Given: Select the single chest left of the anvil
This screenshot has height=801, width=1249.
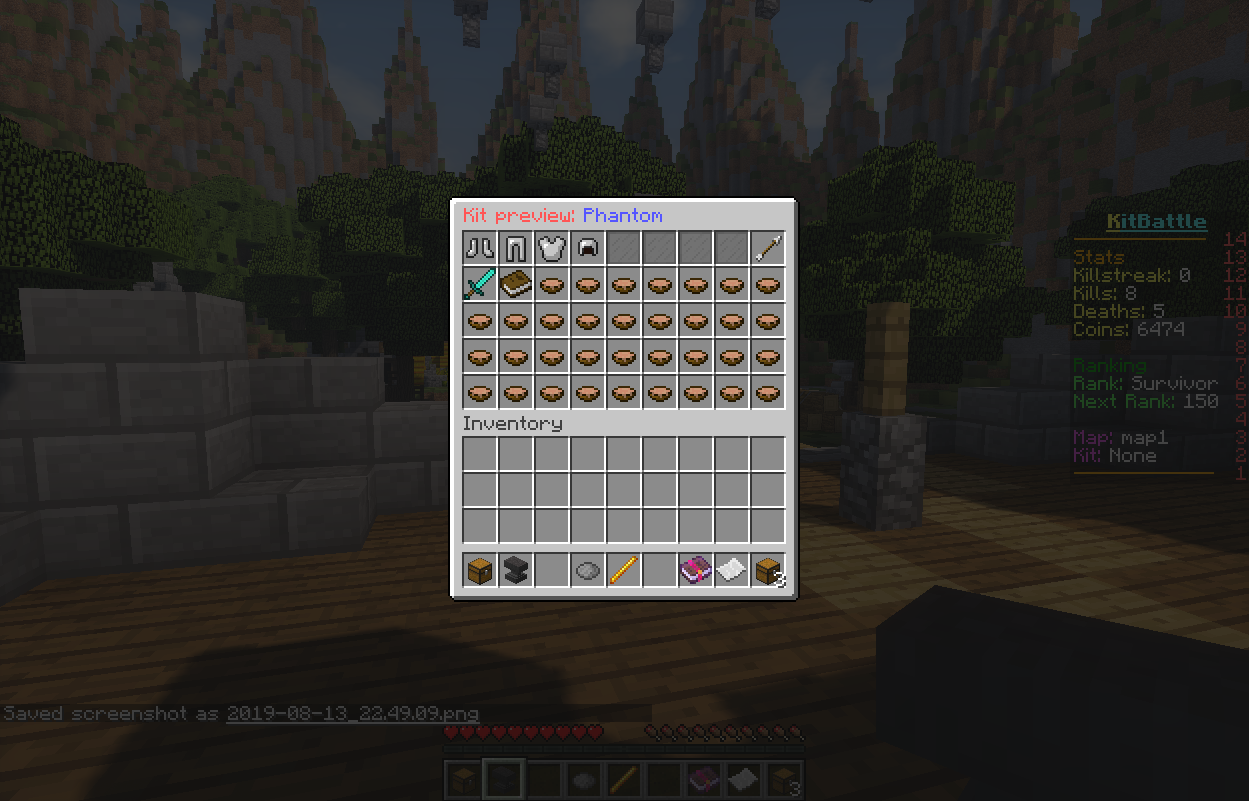Looking at the screenshot, I should tap(480, 571).
